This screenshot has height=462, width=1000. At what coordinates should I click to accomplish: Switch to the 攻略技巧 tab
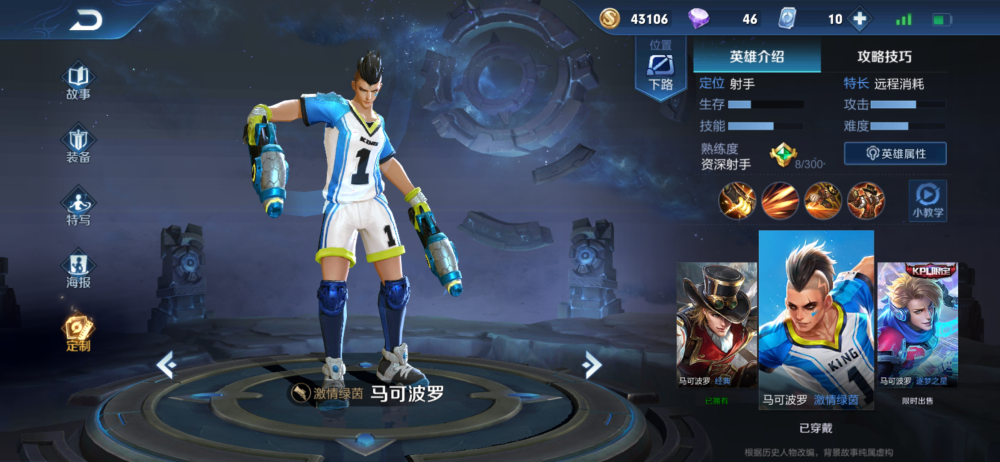pos(885,56)
